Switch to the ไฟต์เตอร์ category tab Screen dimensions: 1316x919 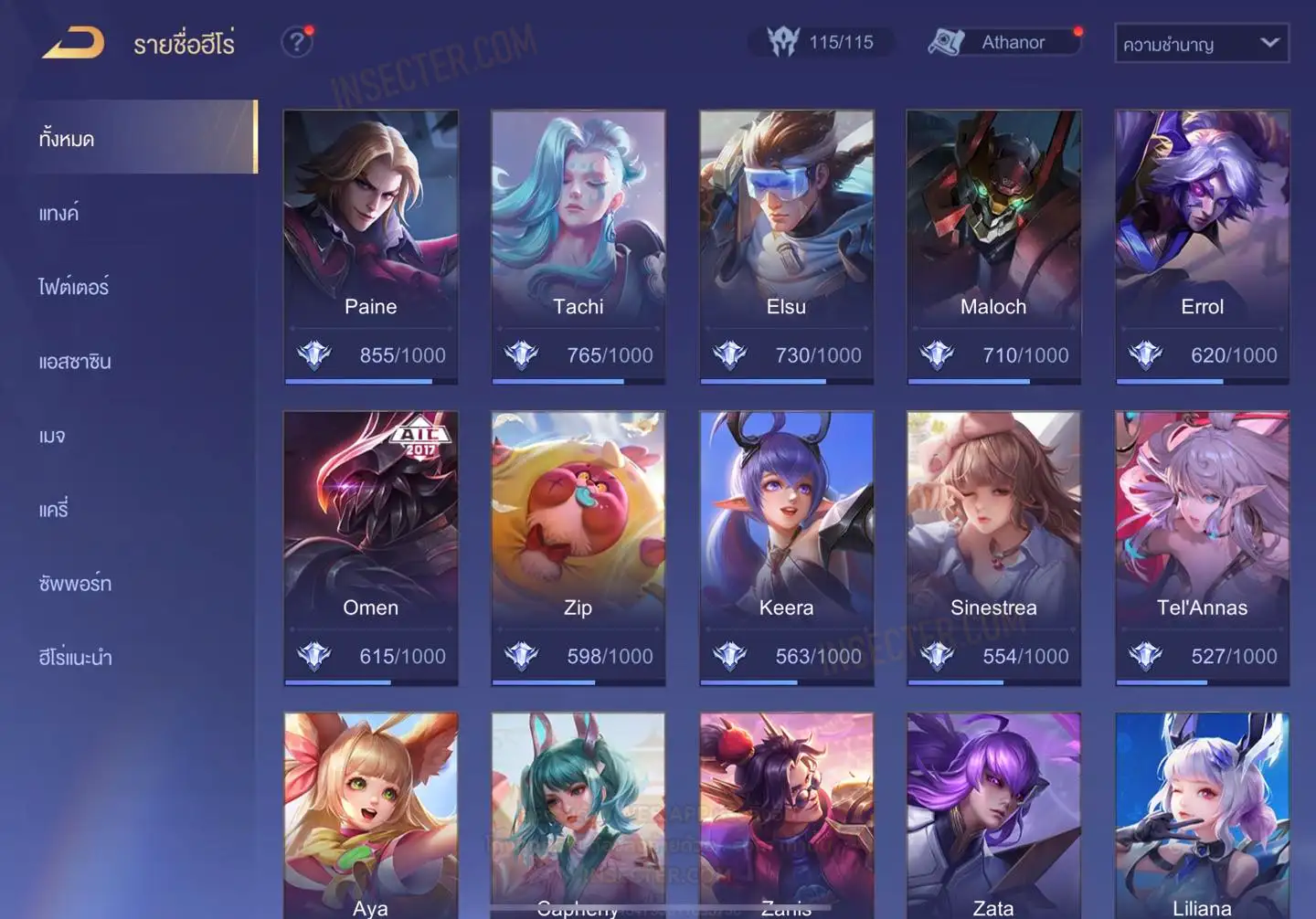pos(74,288)
